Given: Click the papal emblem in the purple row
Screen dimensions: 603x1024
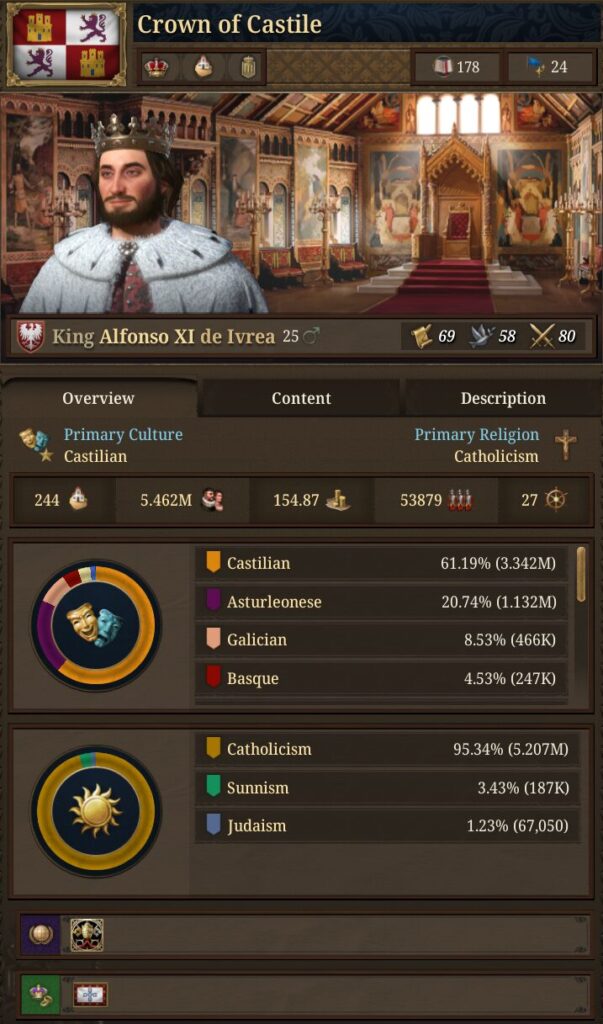Looking at the screenshot, I should 87,935.
